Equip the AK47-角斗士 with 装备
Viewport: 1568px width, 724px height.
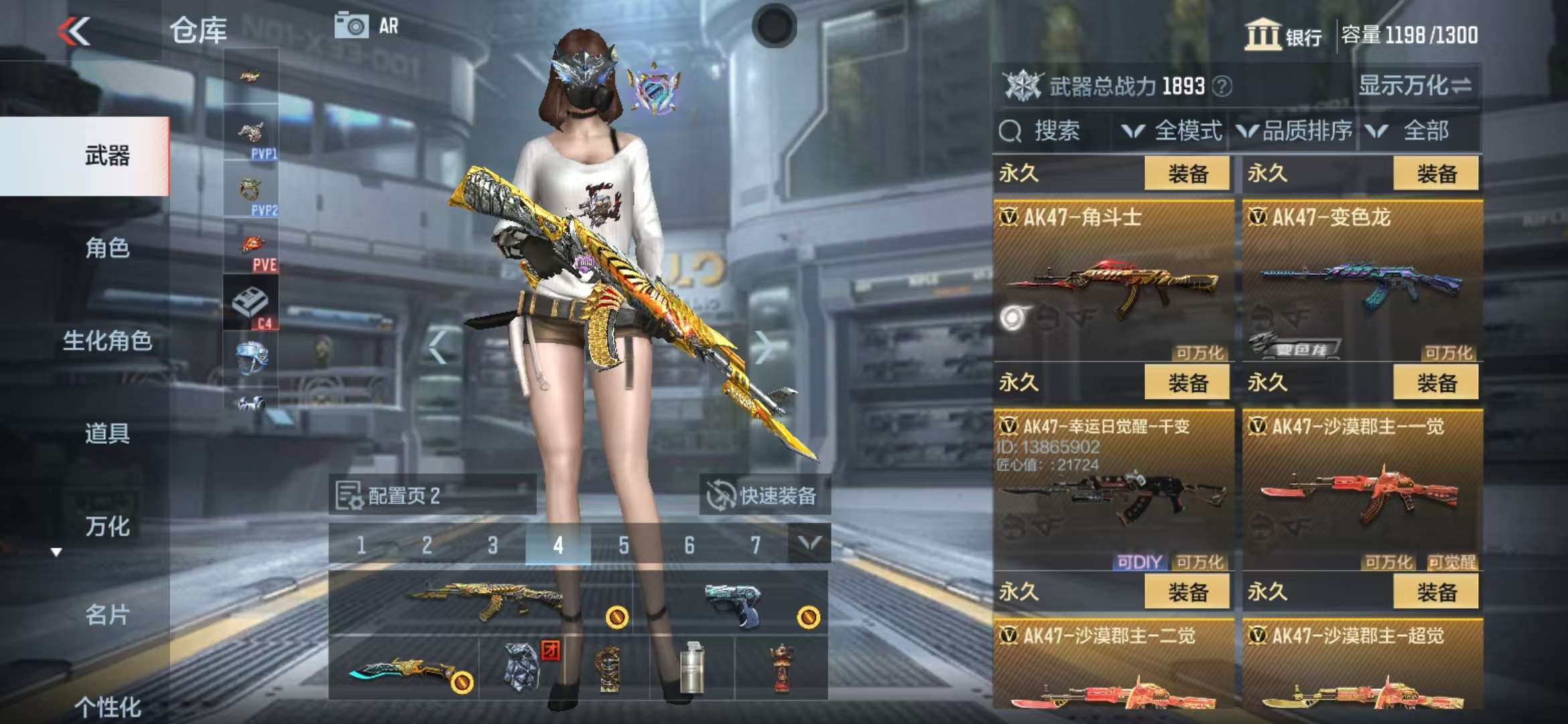(x=1187, y=174)
